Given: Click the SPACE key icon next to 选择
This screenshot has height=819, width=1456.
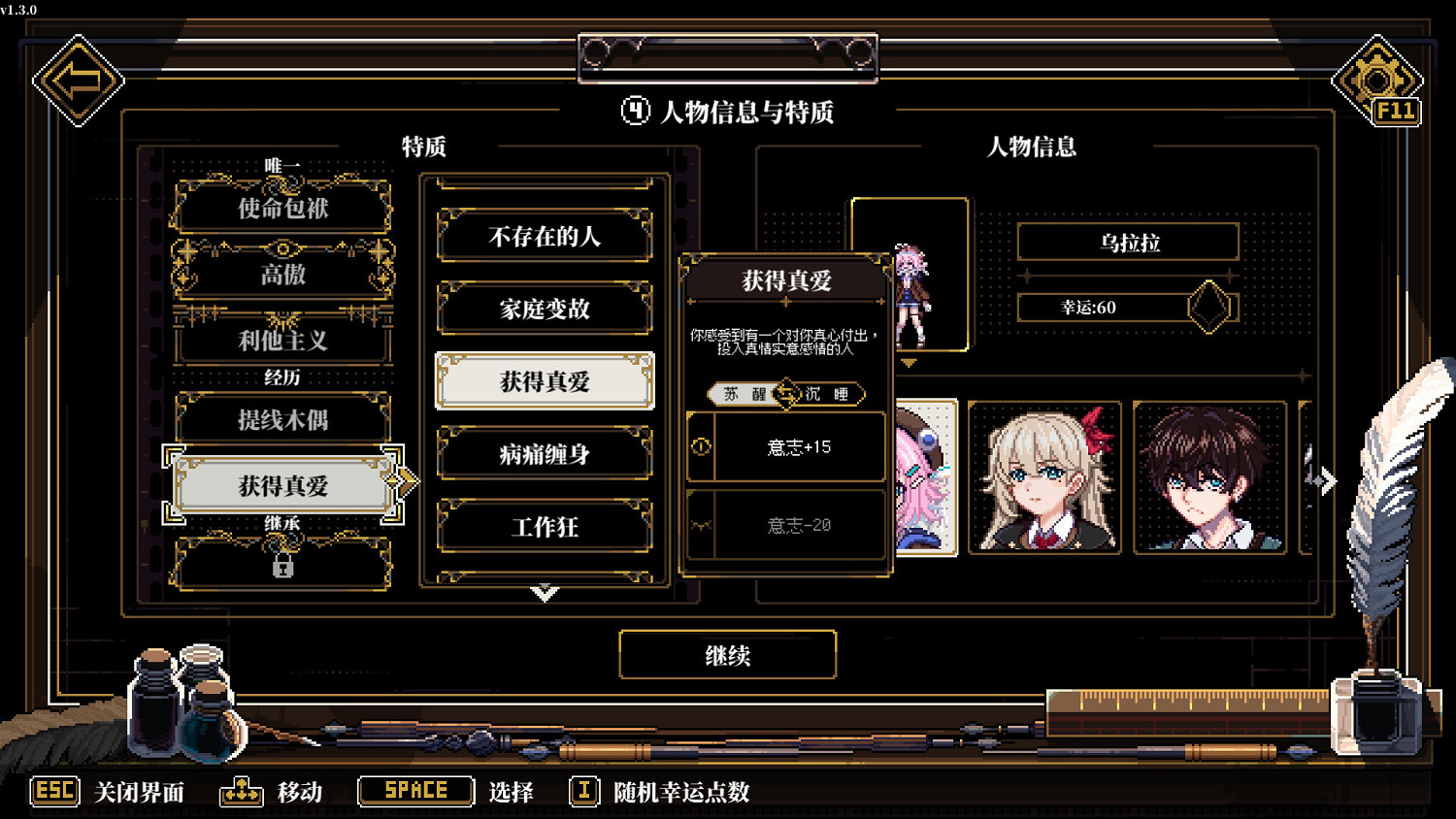Looking at the screenshot, I should tap(414, 790).
